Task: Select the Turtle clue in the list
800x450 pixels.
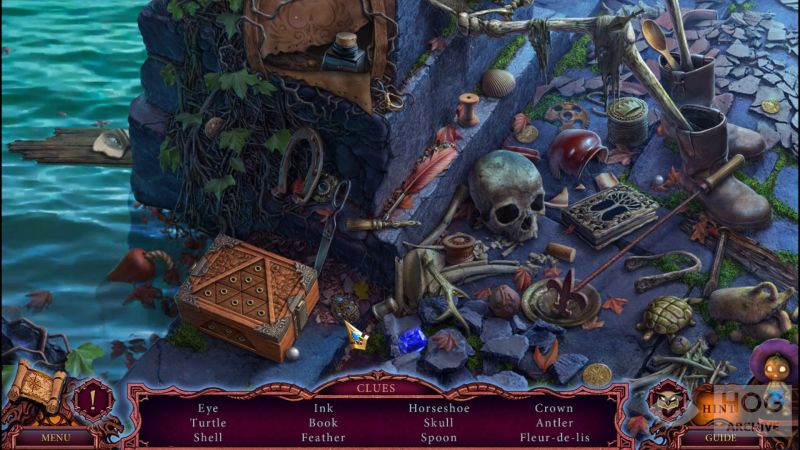Action: pyautogui.click(x=208, y=423)
